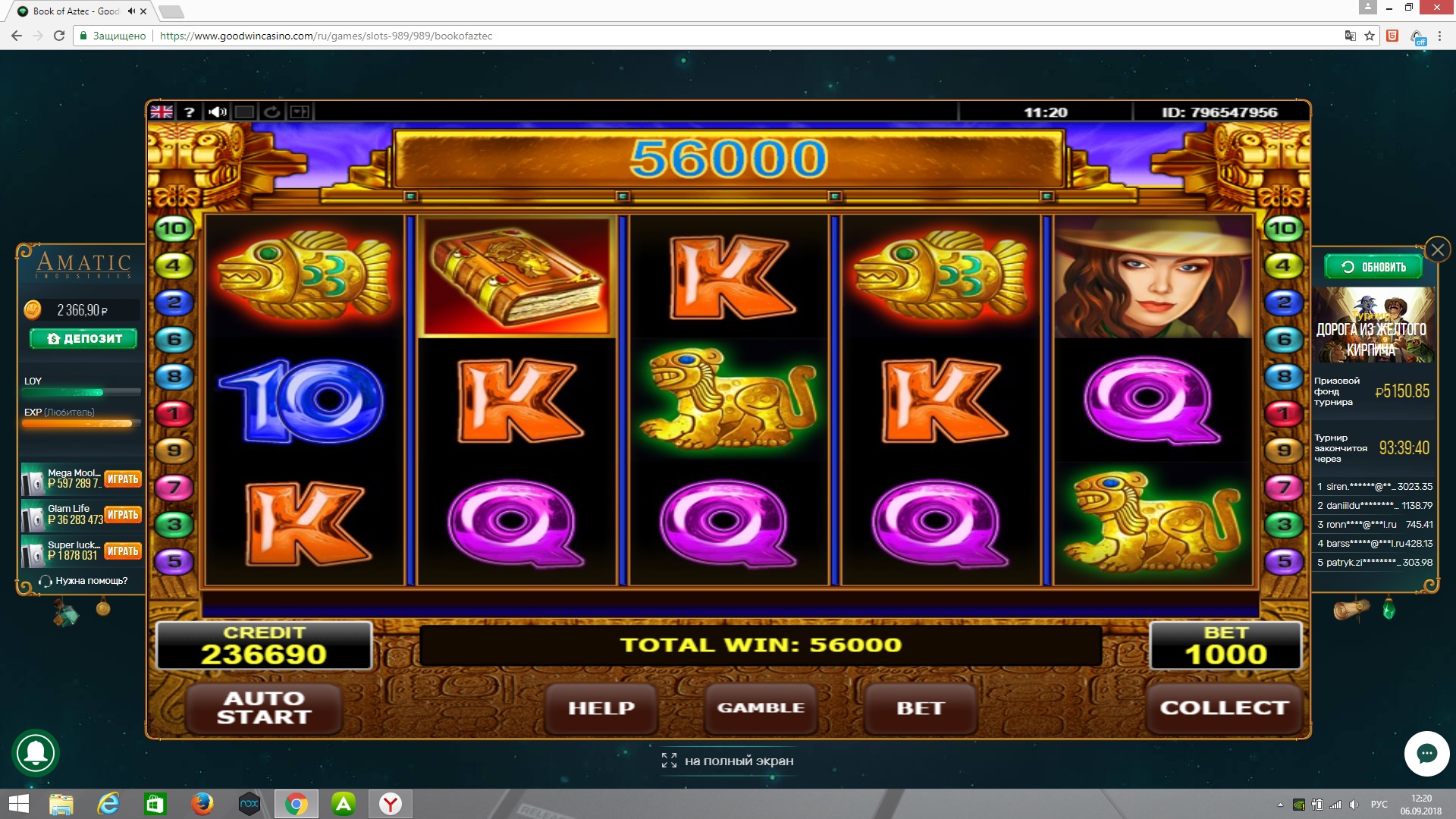Click the green ДЕПОЗИТ deposit button

point(83,338)
